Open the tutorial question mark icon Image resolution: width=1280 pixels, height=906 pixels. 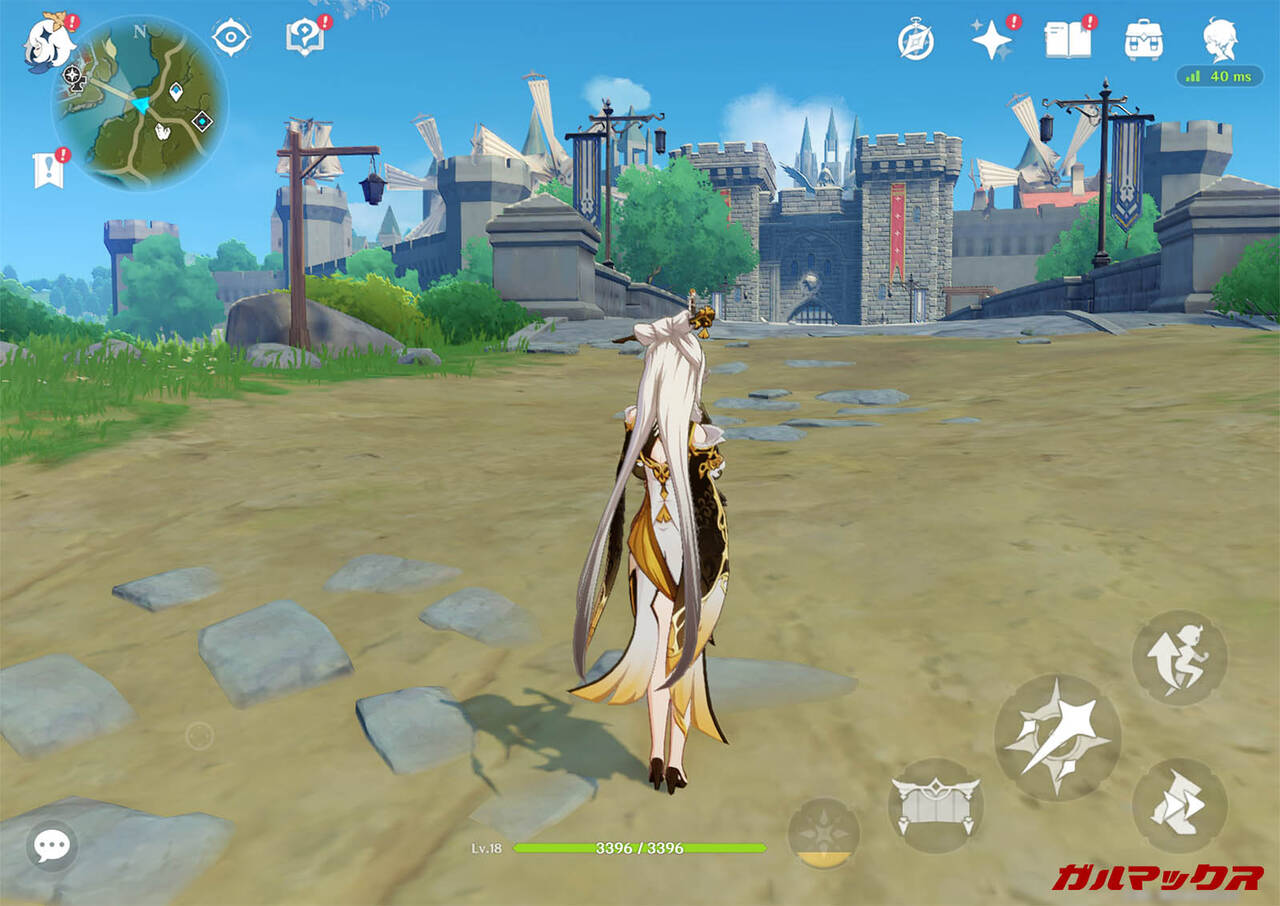pos(304,38)
